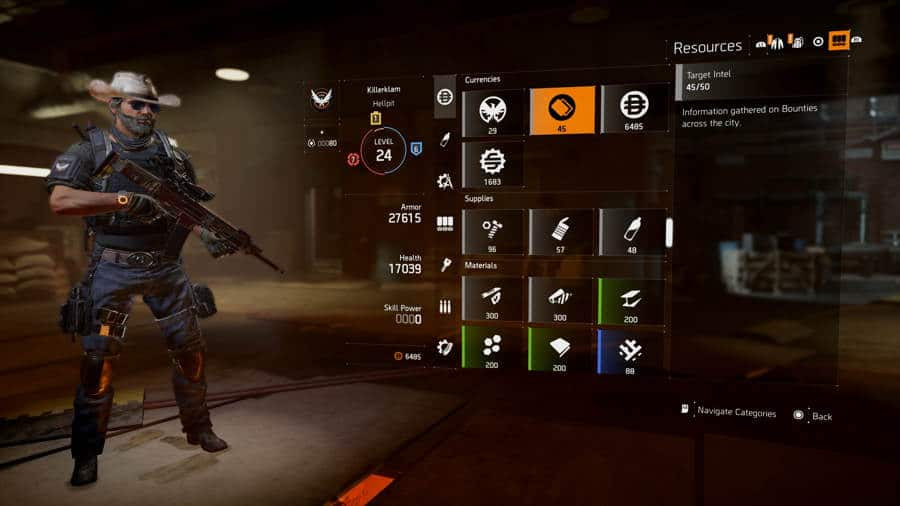
Task: Switch to the drafting compass category
Action: [445, 181]
